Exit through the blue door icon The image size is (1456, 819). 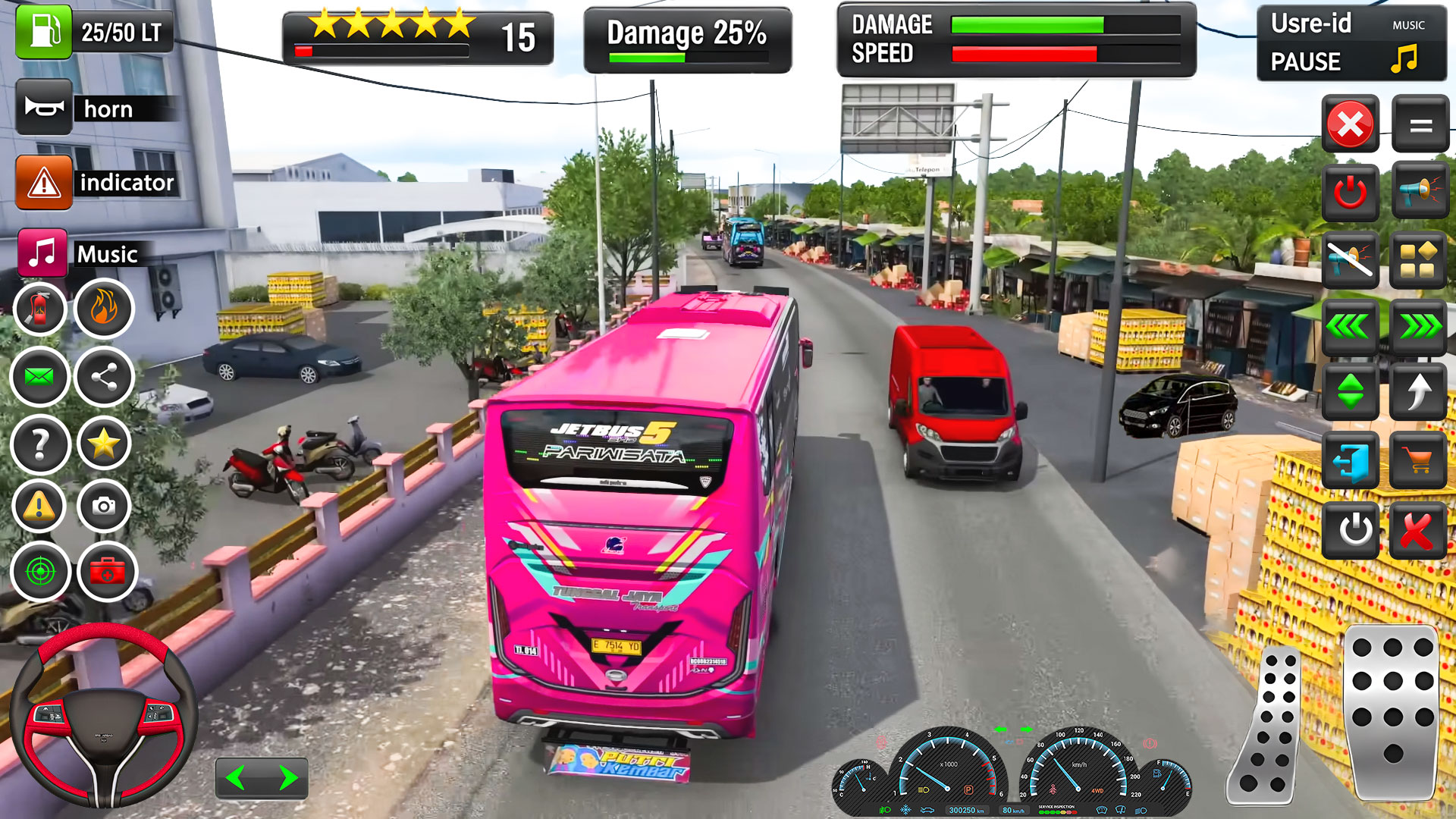point(1351,460)
